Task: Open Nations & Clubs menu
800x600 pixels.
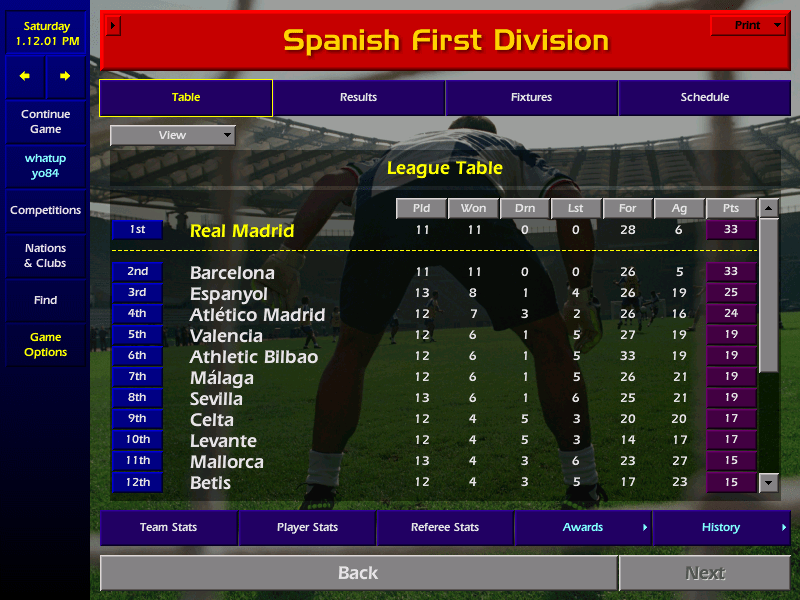Action: click(x=45, y=256)
